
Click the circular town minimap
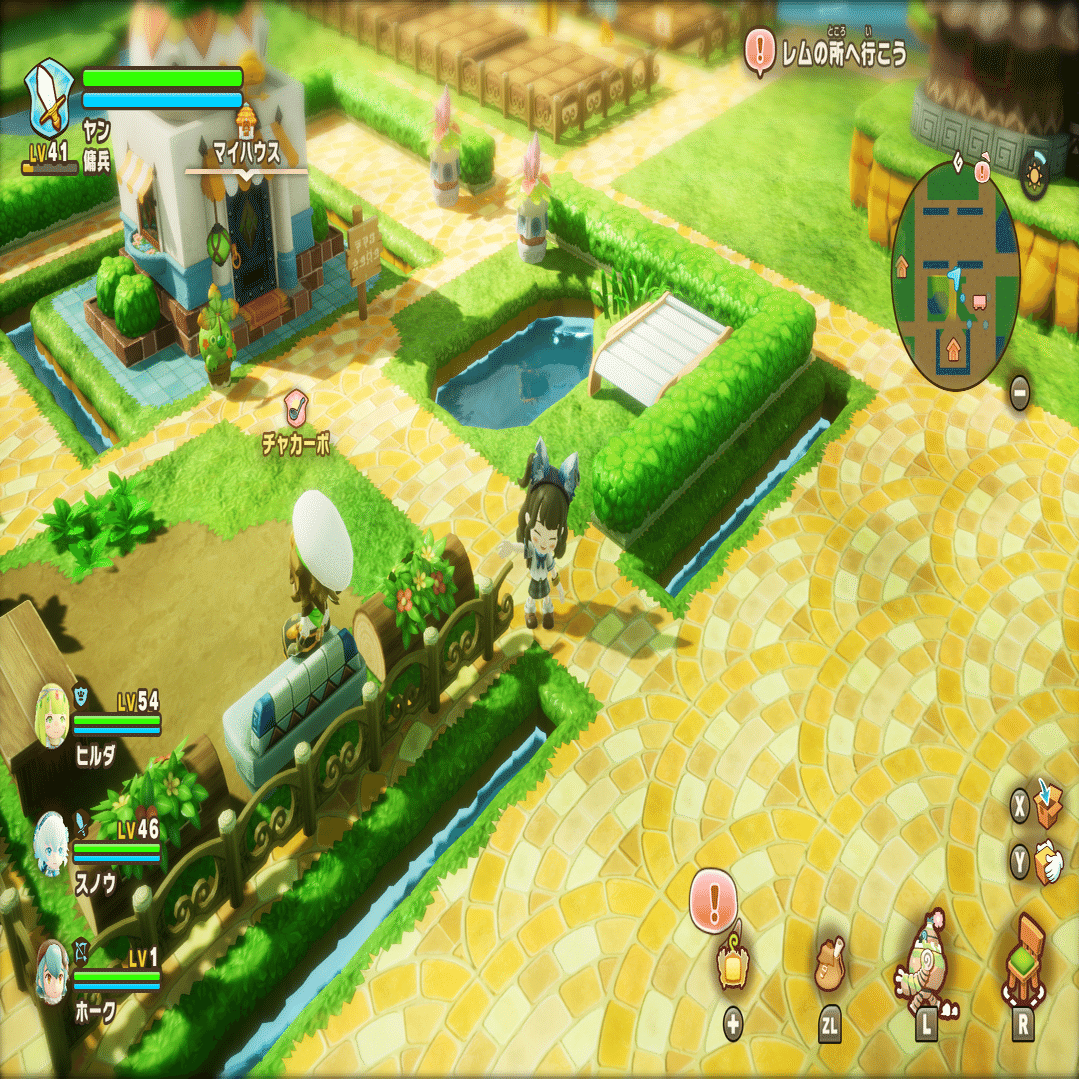[x=954, y=275]
